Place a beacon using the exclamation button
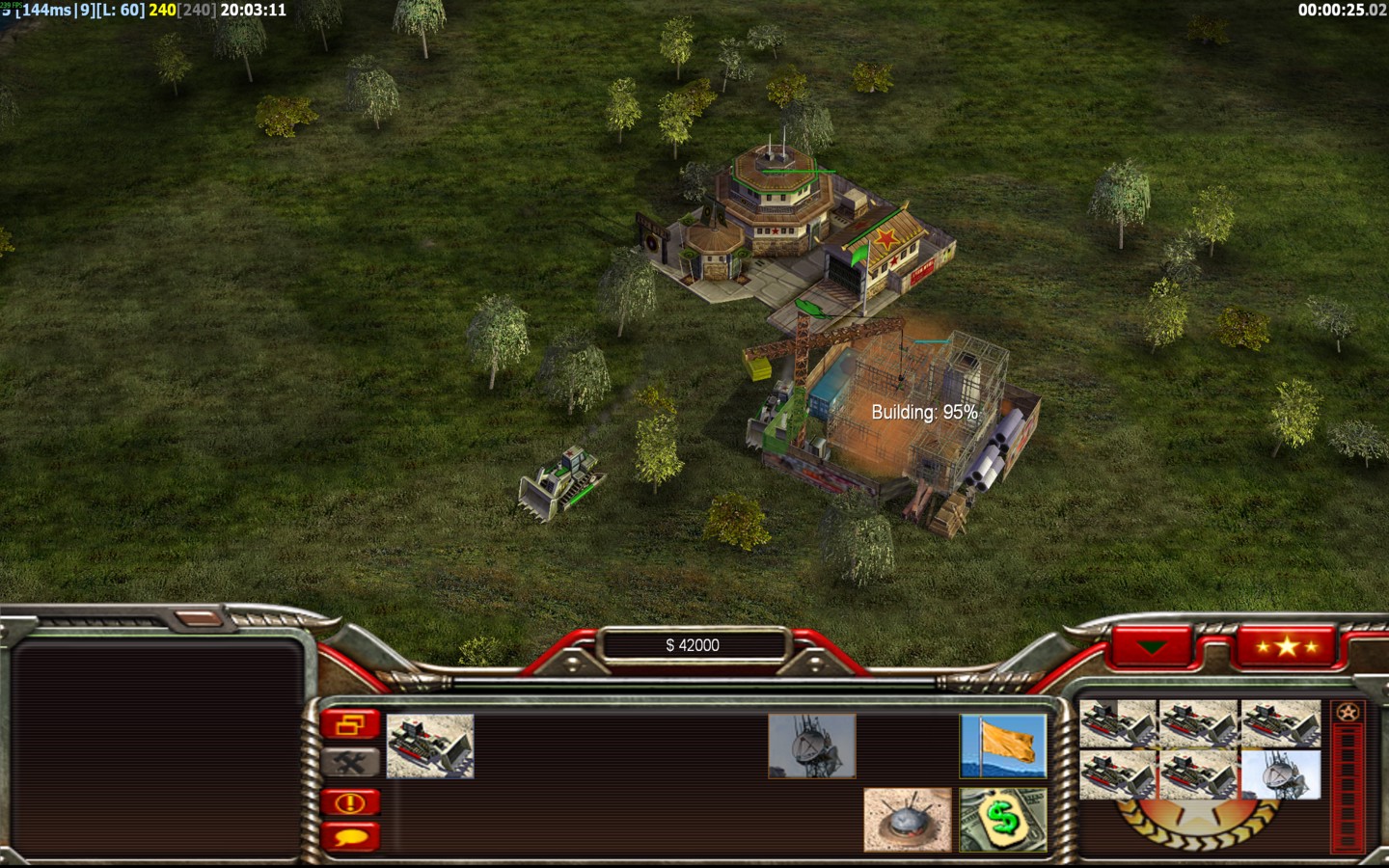The width and height of the screenshot is (1389, 868). pos(350,801)
